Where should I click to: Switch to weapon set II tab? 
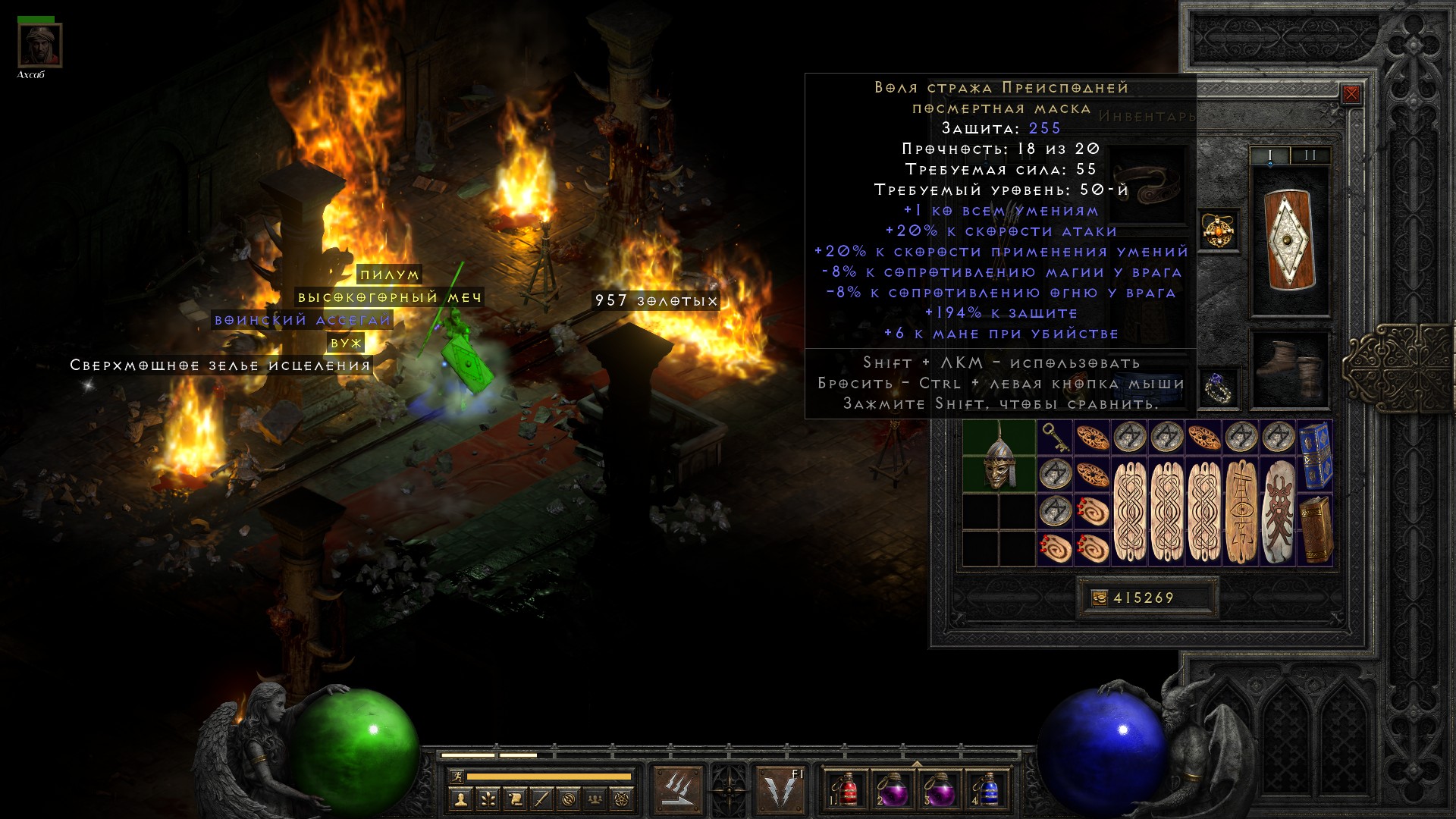pyautogui.click(x=1310, y=155)
